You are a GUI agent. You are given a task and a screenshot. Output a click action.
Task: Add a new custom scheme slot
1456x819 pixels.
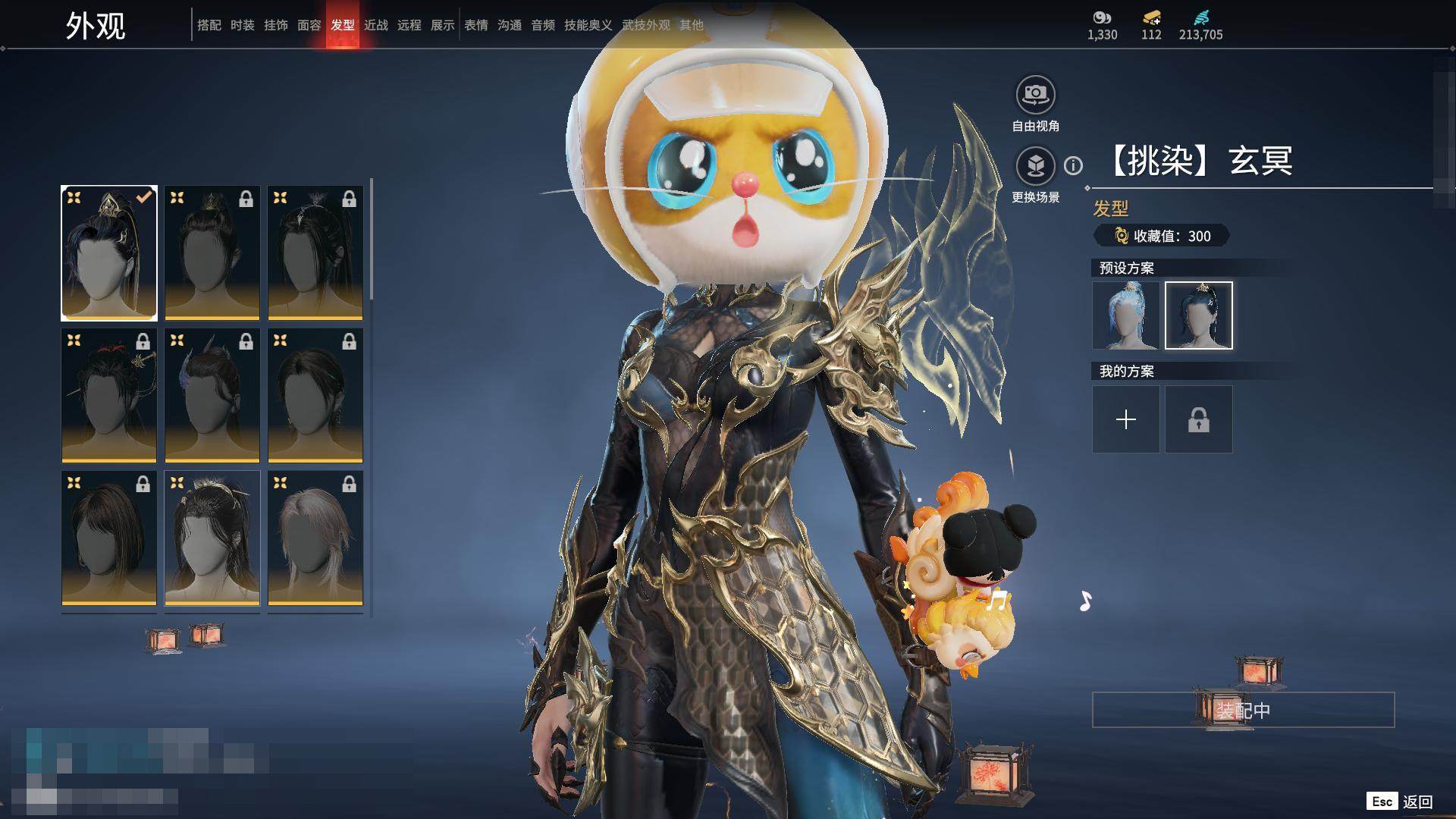1125,419
